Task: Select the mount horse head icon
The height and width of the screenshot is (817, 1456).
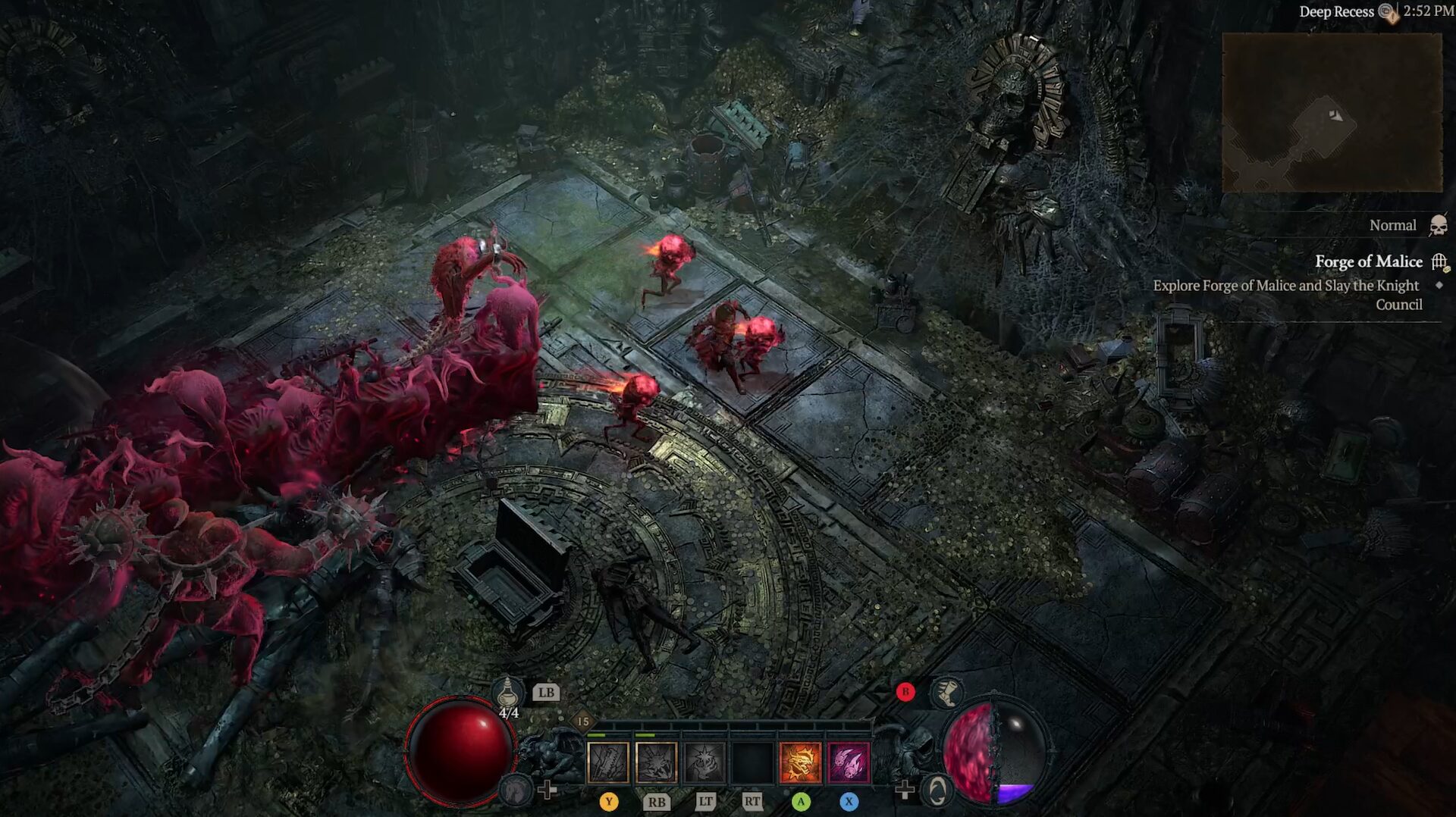Action: tap(517, 790)
